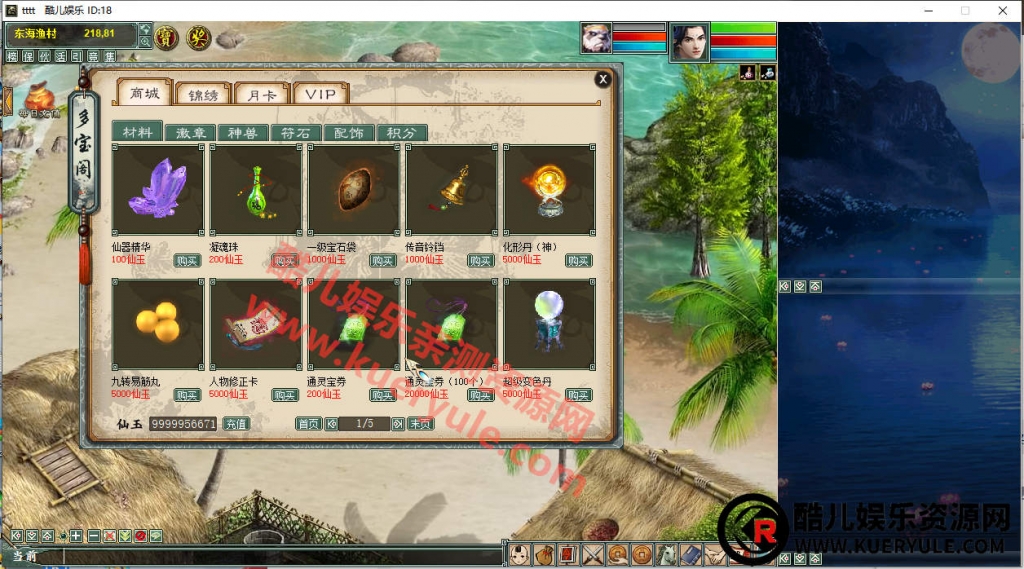
Task: Switch to the 锦绣 tab
Action: 203,94
